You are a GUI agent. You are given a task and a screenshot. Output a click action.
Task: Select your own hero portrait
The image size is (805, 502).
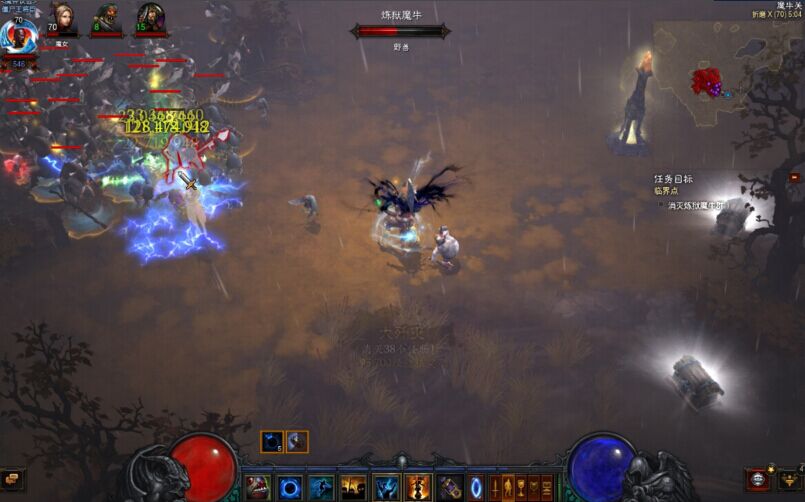click(18, 37)
